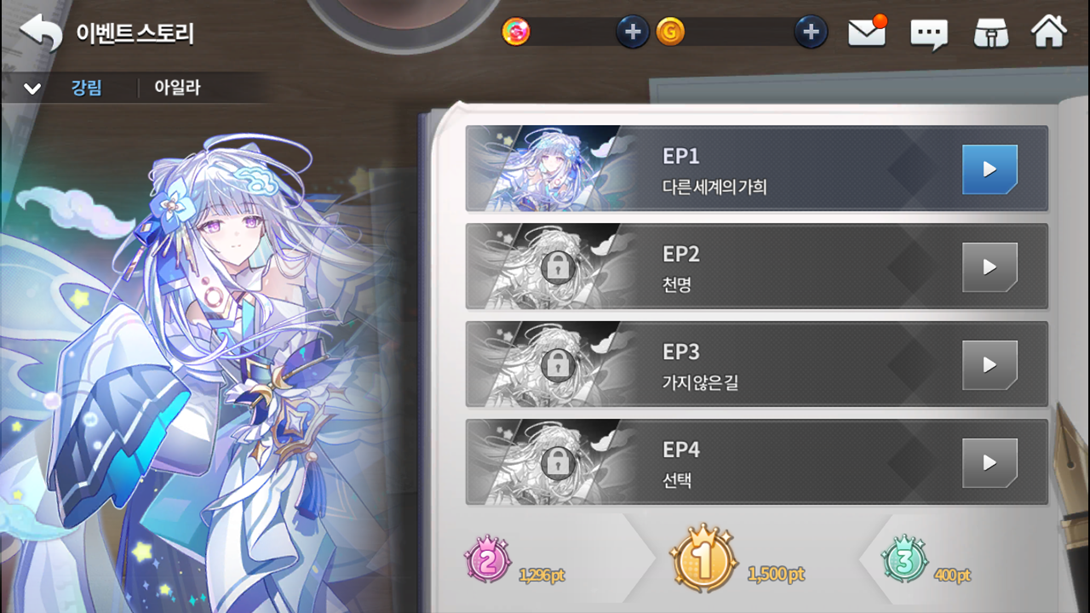Add more gold coin currency
Screen dimensions: 1090x613
pos(810,32)
